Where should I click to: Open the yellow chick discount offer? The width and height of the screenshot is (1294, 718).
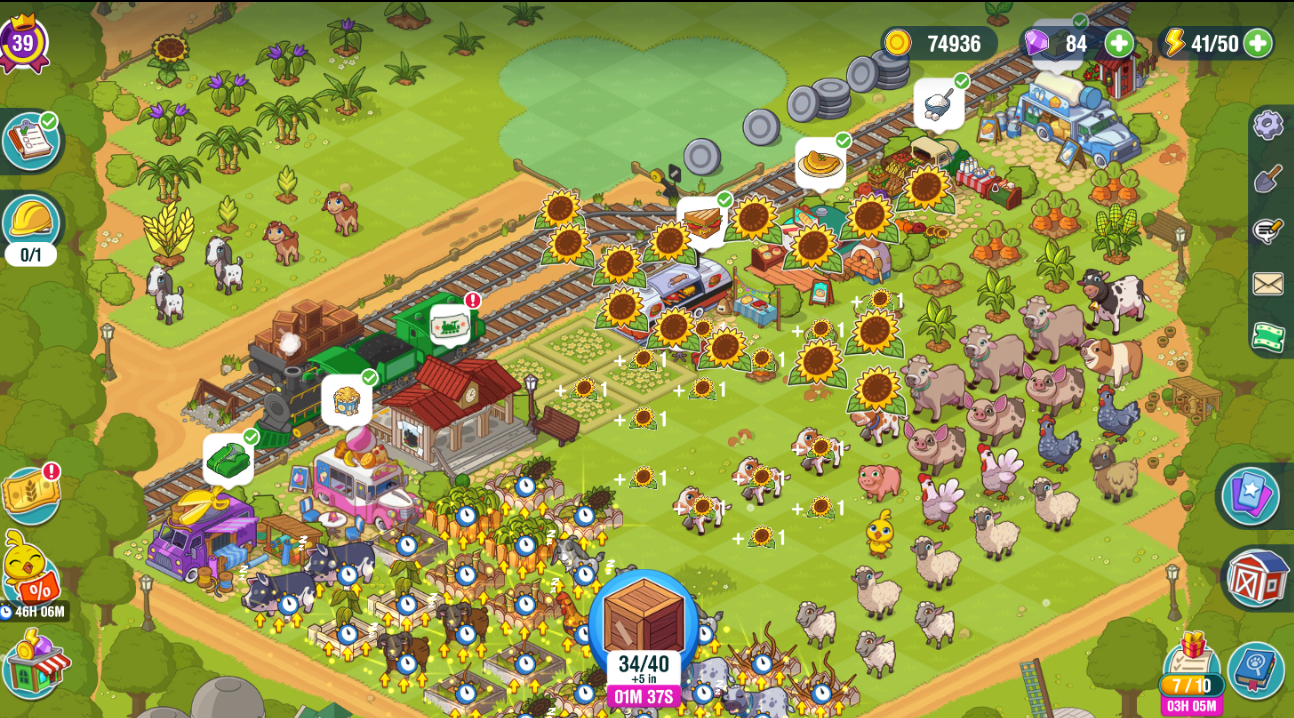(x=30, y=573)
